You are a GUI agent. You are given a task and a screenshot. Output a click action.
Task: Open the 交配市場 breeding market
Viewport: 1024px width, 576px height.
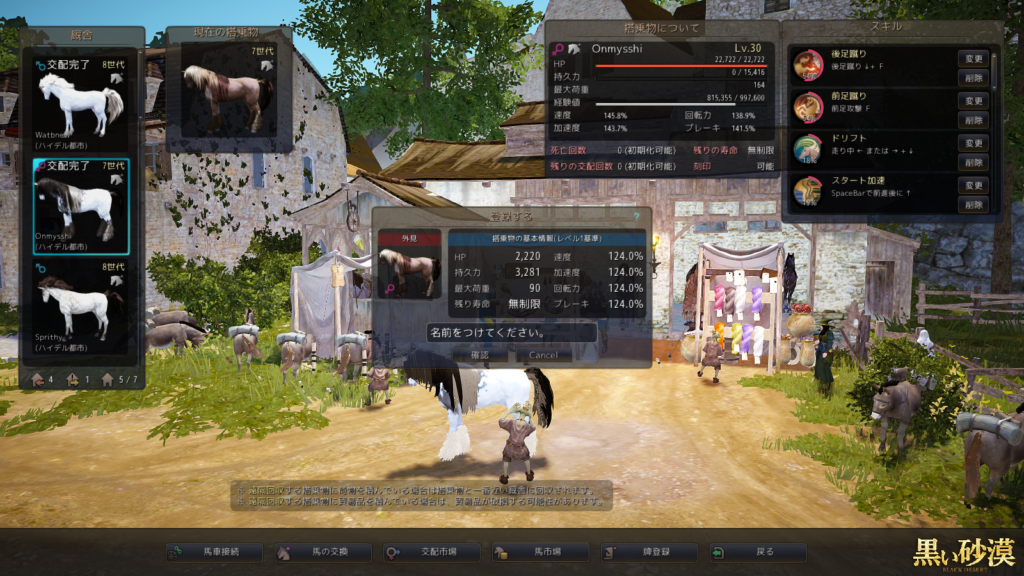click(431, 552)
